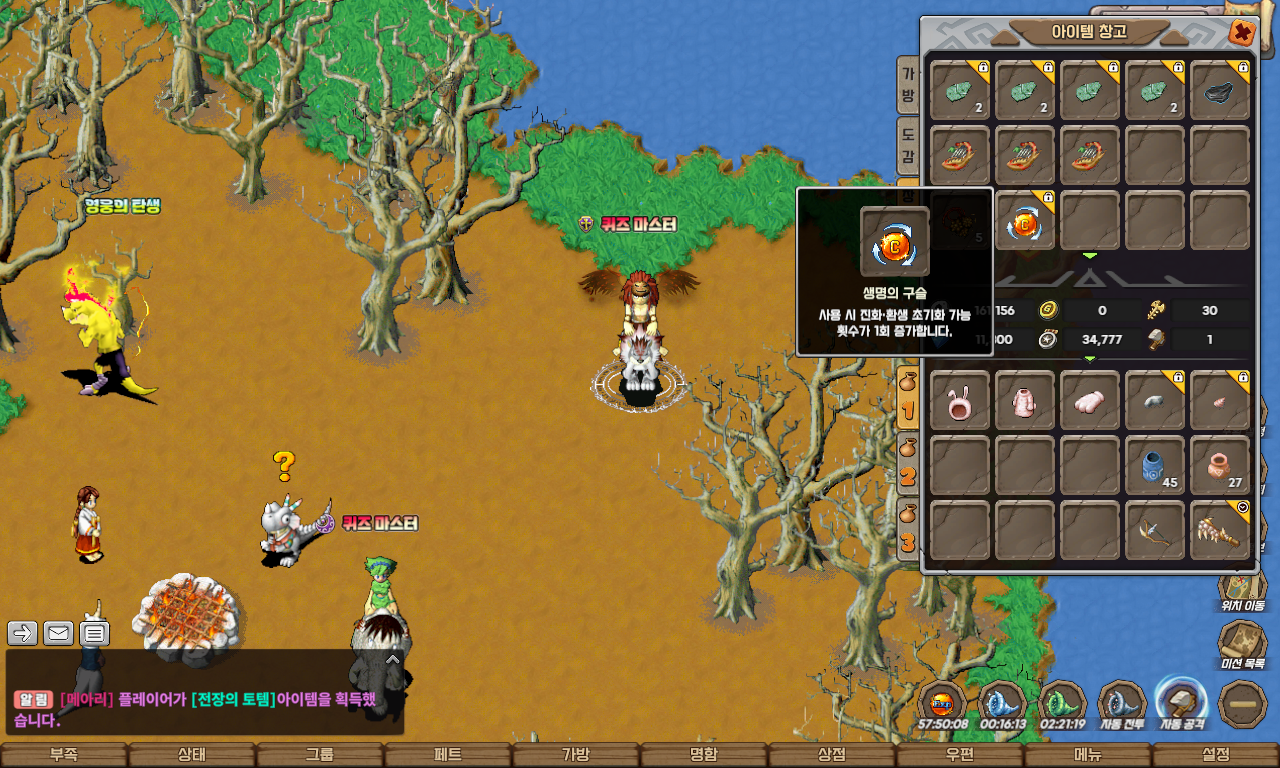Close the 아이템 창고 window

[1242, 33]
